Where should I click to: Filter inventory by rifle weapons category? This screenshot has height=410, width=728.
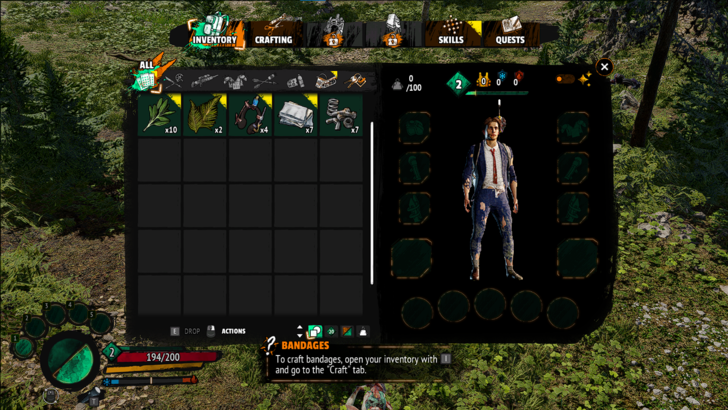pyautogui.click(x=203, y=80)
